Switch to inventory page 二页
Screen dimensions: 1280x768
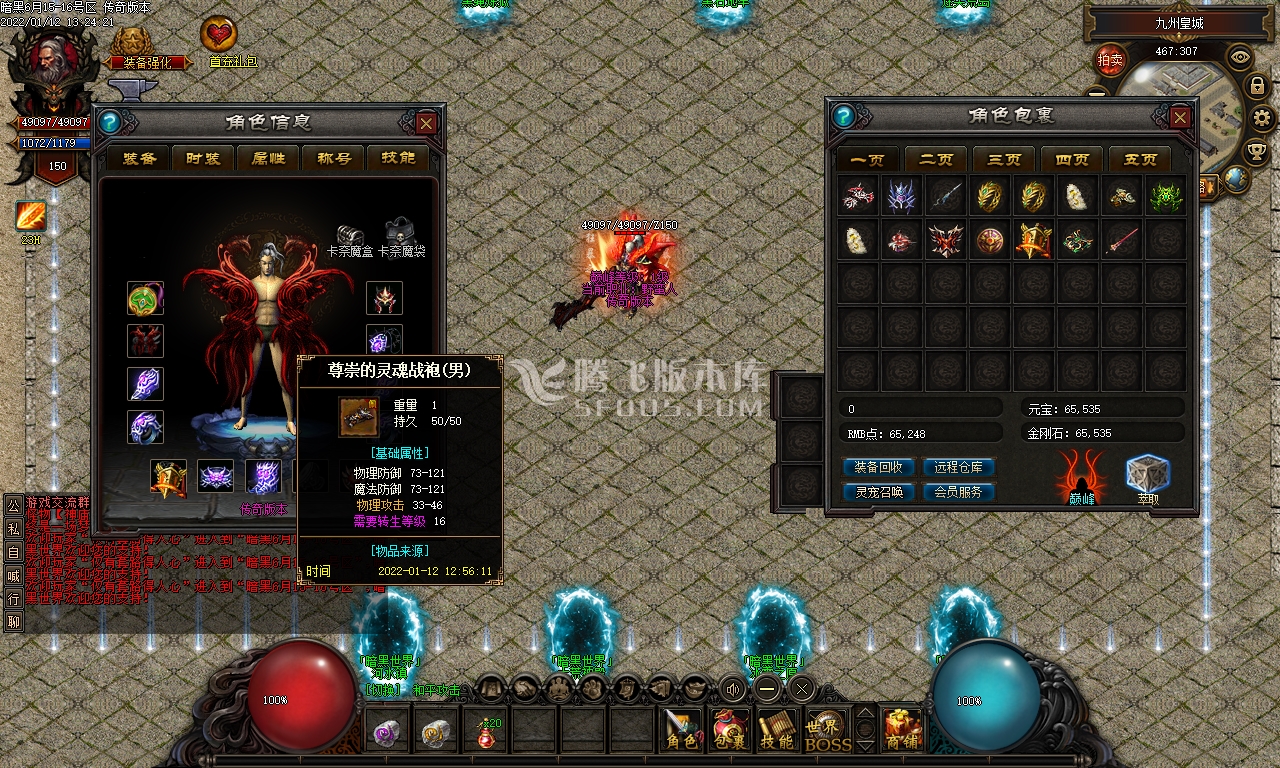pos(936,159)
